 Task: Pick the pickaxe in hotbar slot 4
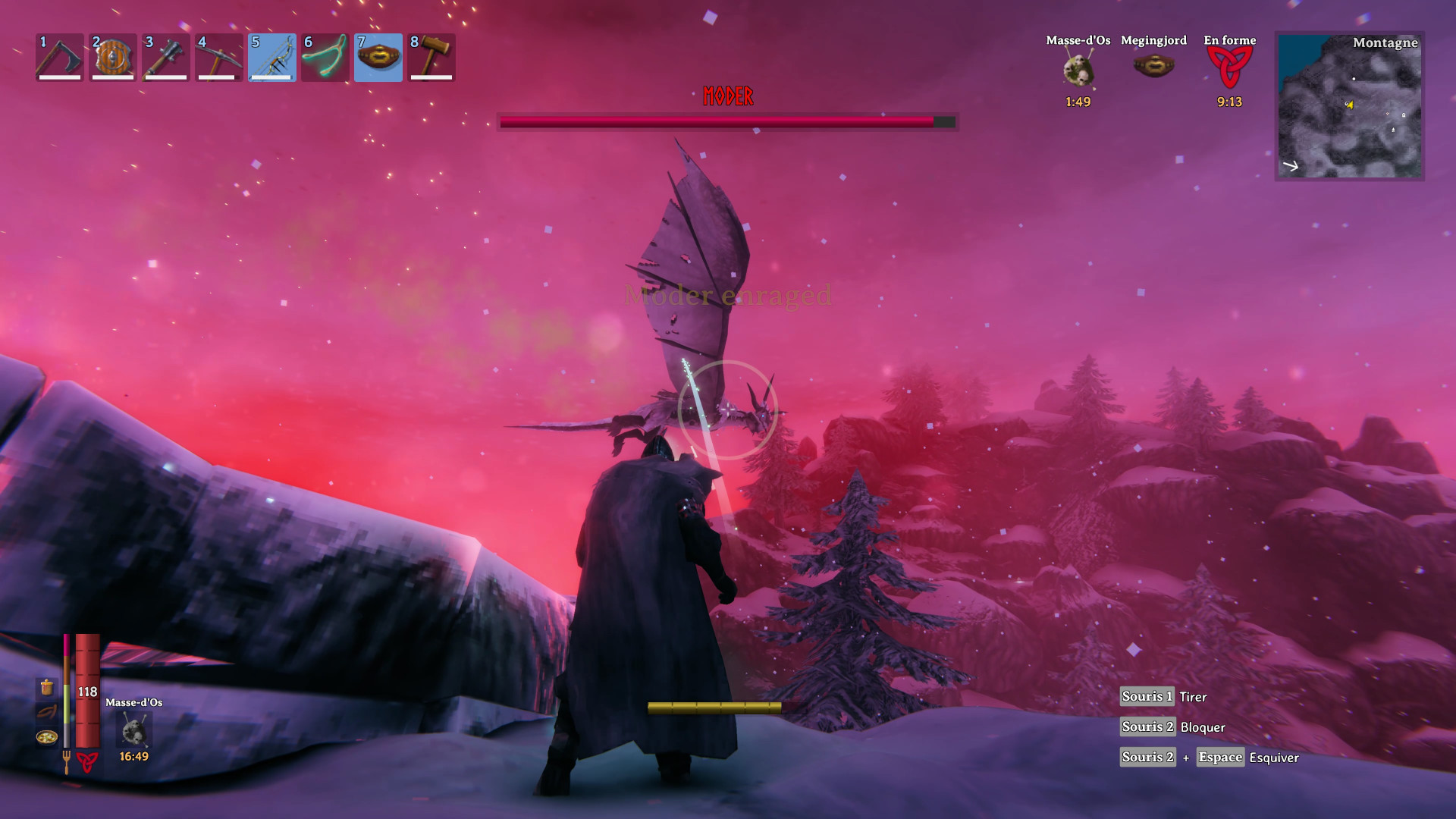pos(218,57)
